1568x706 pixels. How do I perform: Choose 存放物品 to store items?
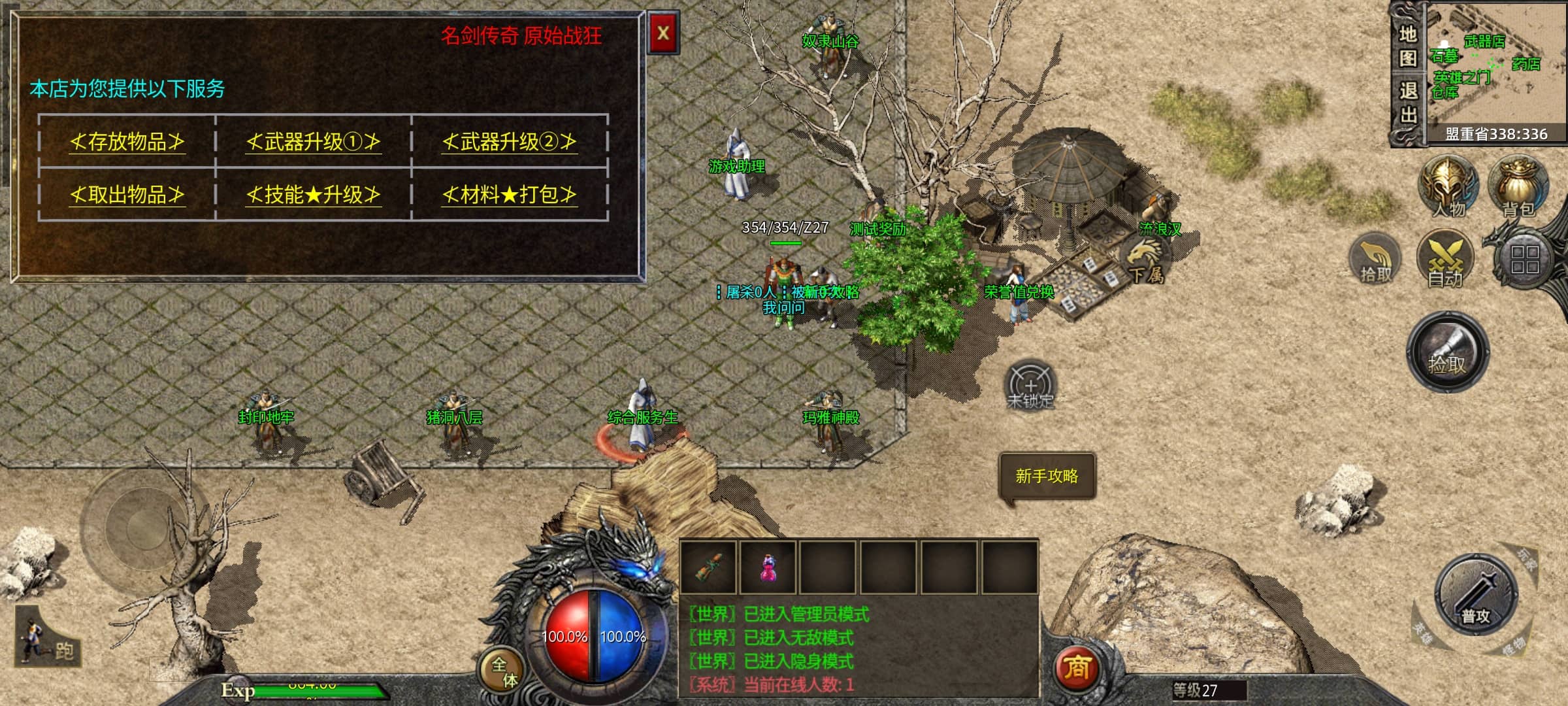click(x=127, y=141)
